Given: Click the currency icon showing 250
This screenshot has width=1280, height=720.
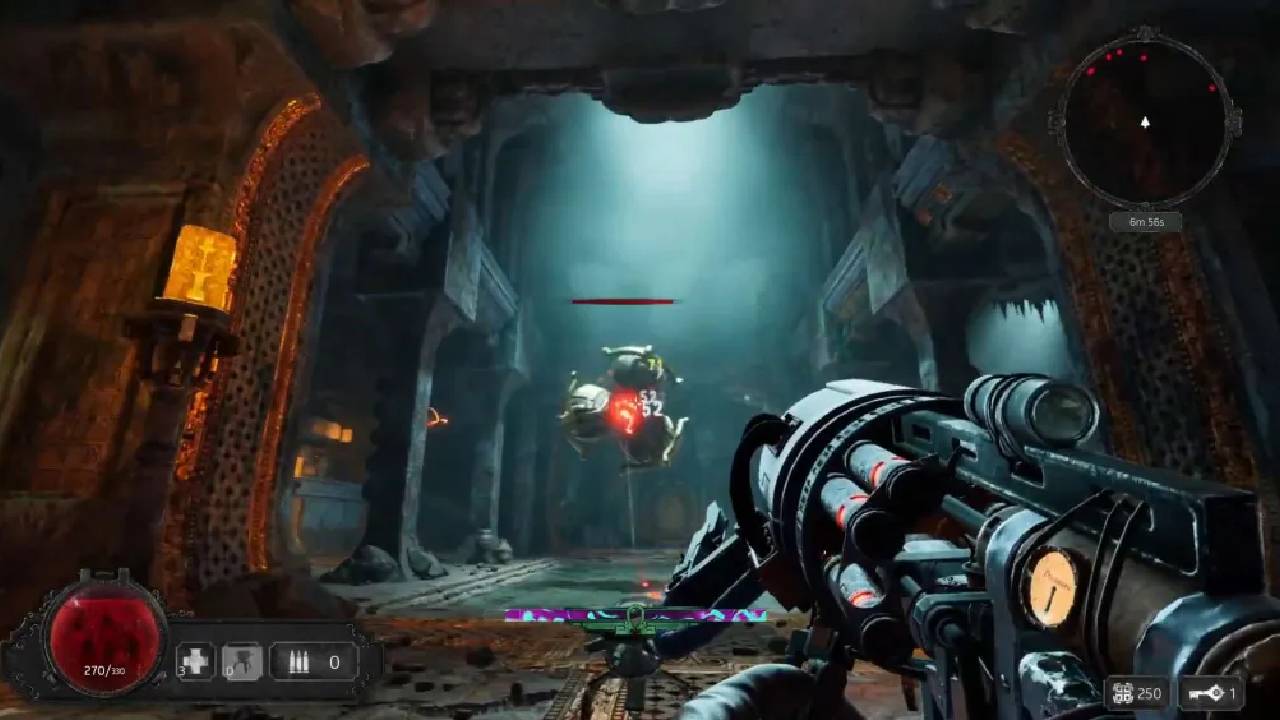Looking at the screenshot, I should (1122, 693).
